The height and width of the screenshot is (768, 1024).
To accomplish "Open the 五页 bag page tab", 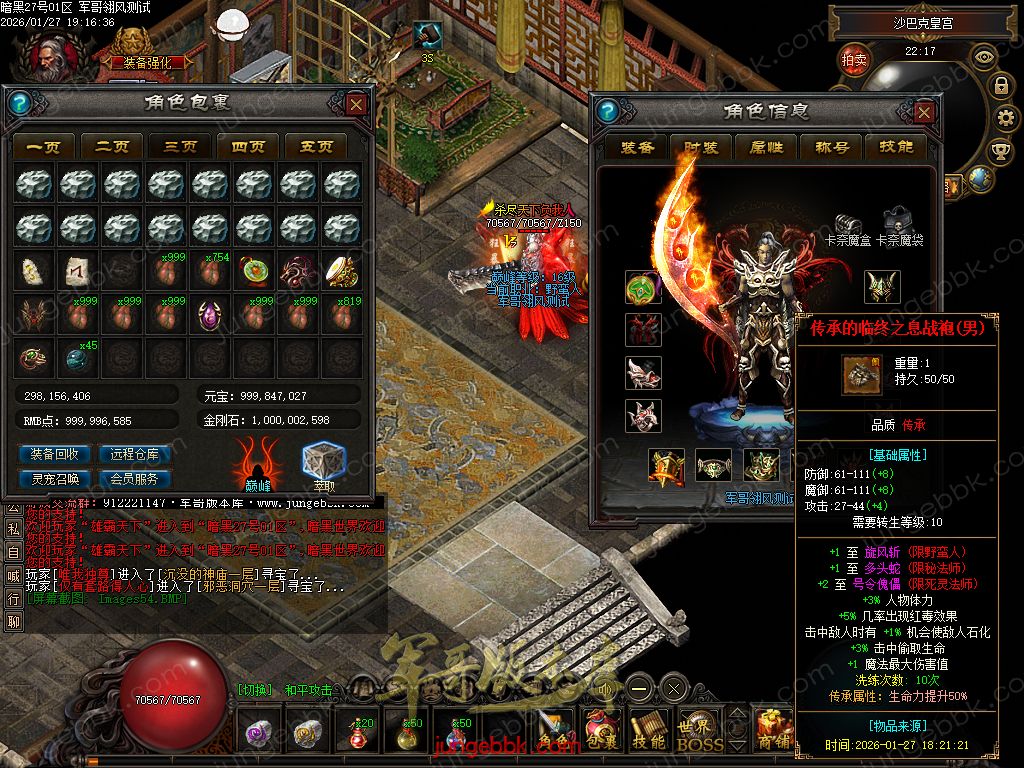I will pyautogui.click(x=316, y=146).
